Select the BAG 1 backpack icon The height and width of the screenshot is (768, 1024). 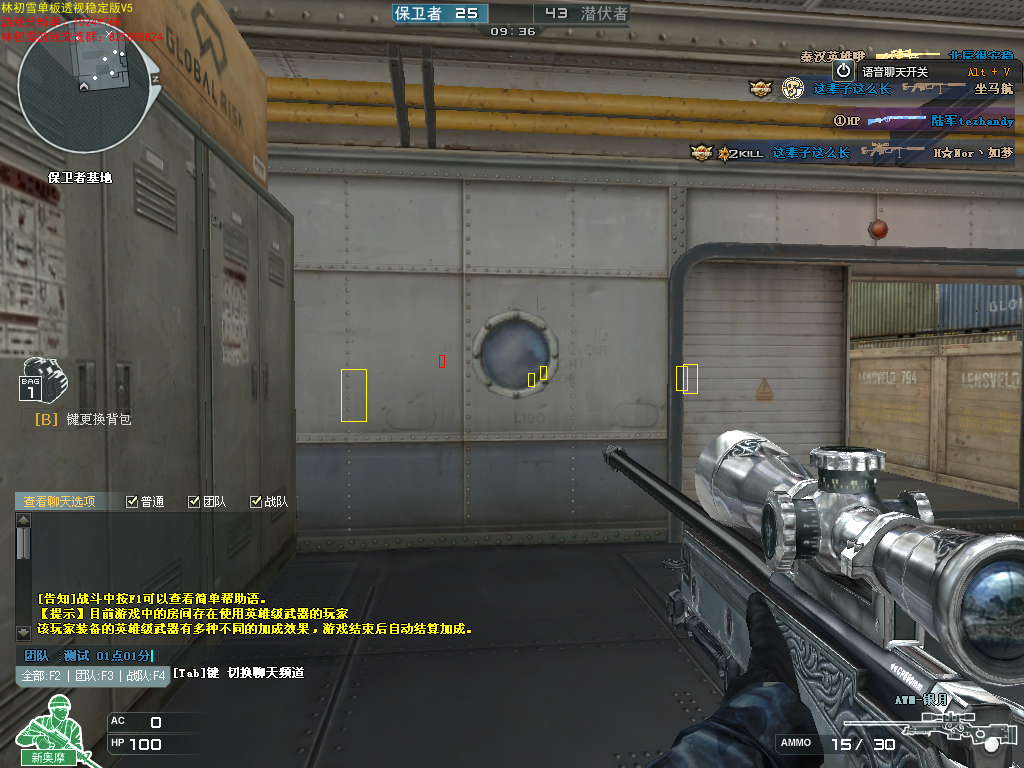[38, 380]
